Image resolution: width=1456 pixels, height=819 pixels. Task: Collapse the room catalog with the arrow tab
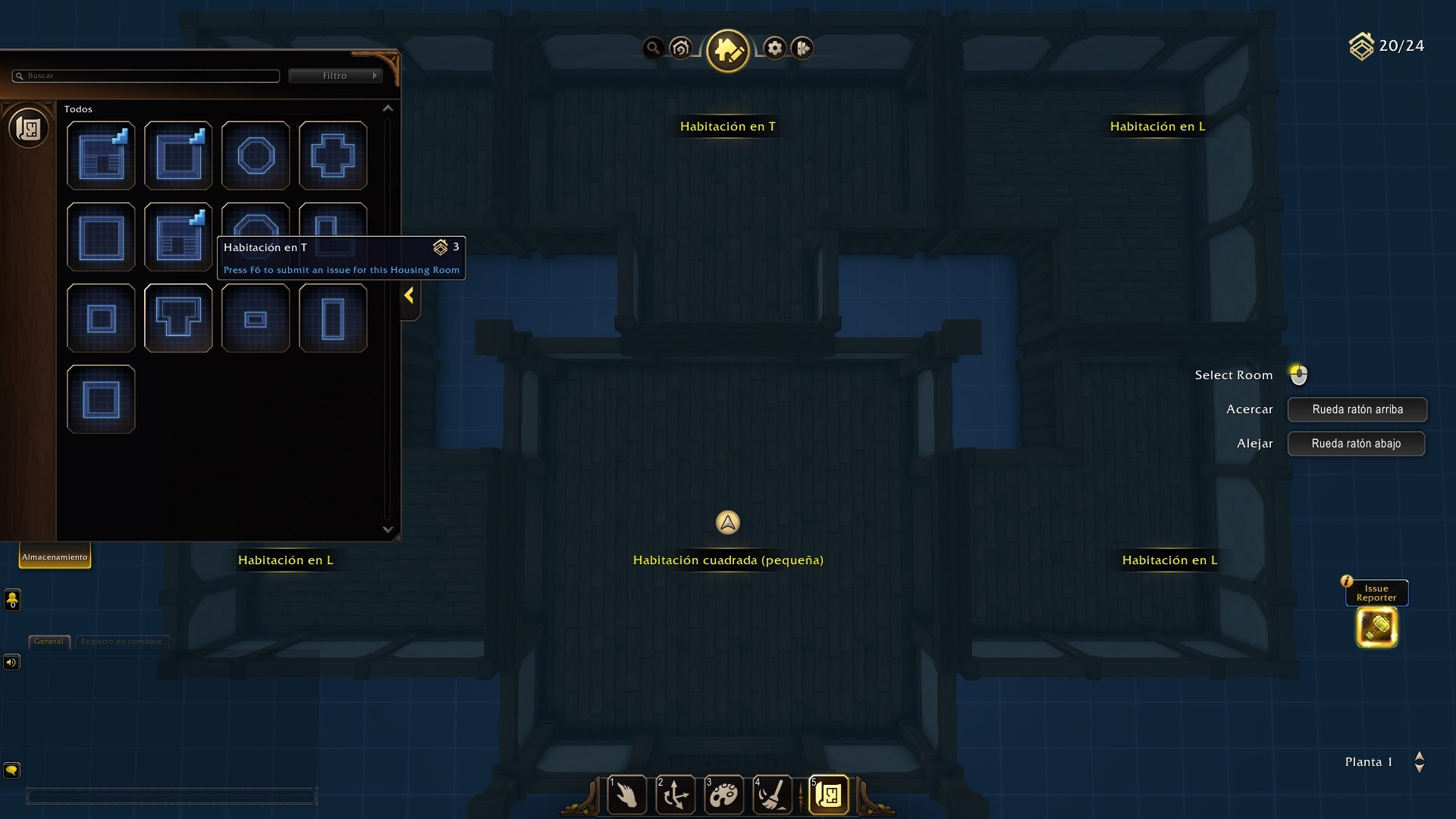[409, 296]
